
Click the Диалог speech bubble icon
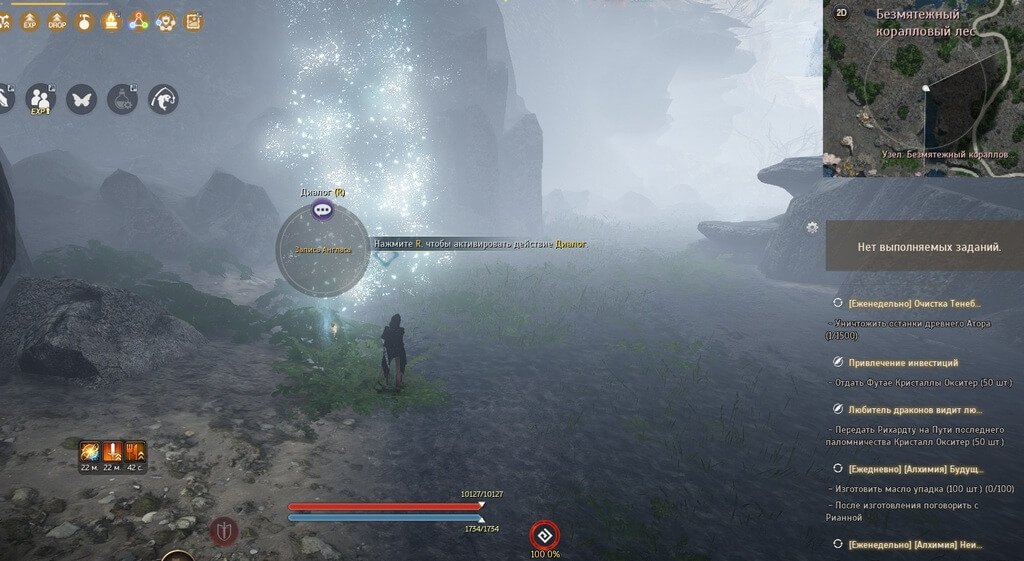322,209
